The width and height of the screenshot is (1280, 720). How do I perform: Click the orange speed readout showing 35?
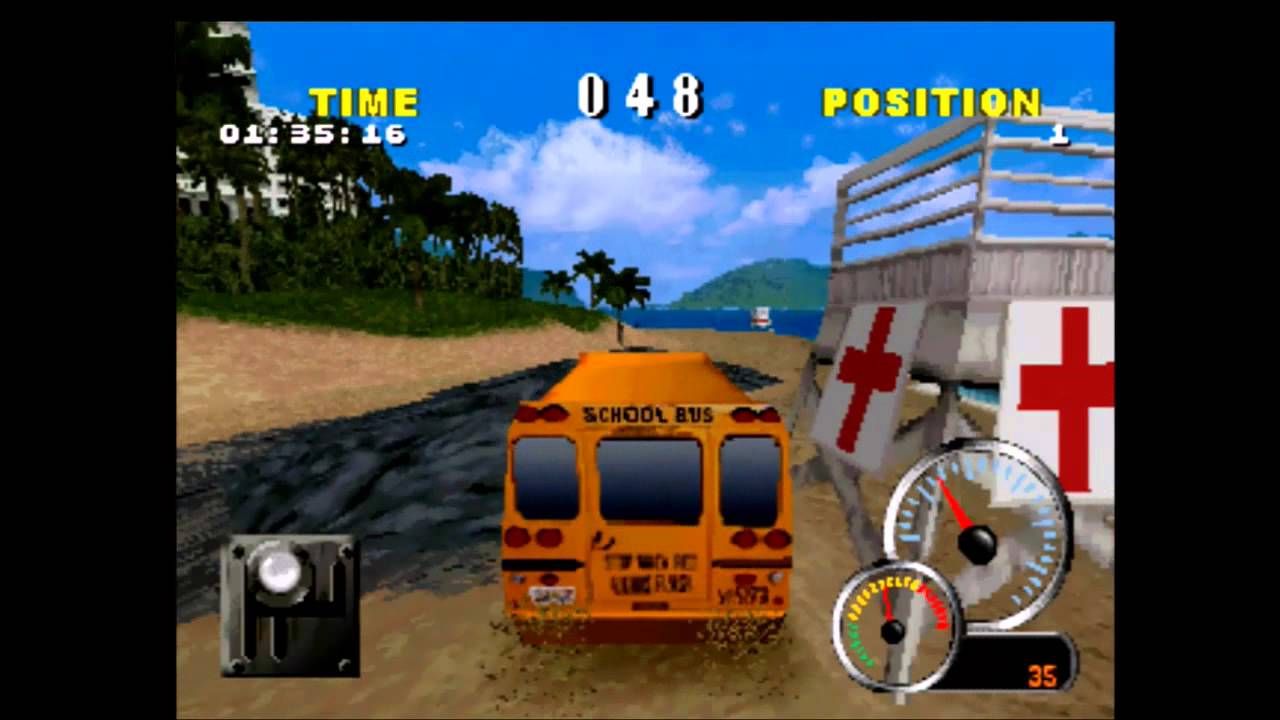coord(1042,674)
